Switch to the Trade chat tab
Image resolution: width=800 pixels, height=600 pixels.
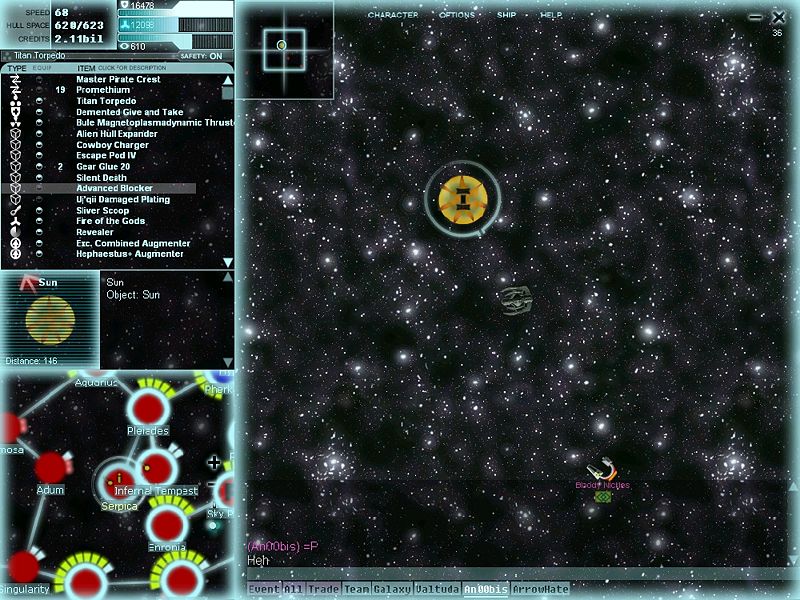tap(323, 590)
